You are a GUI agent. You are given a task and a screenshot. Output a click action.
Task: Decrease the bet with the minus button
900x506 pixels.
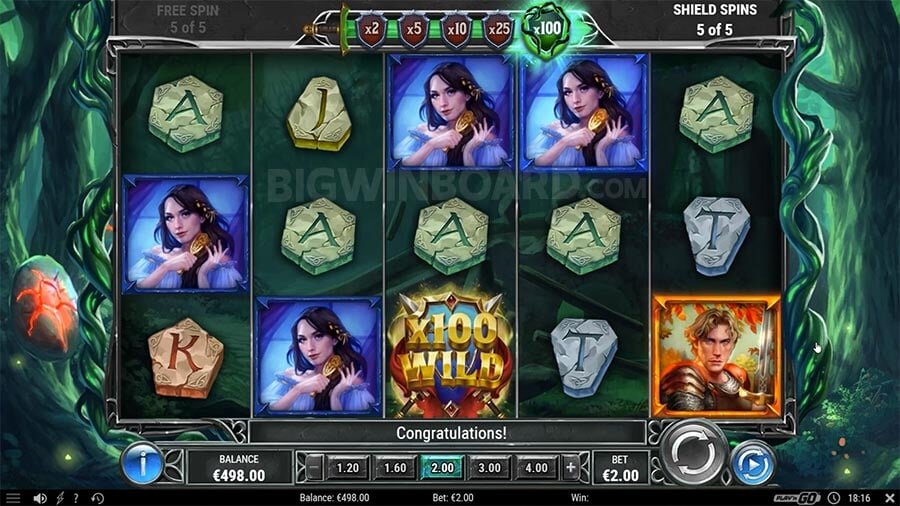pos(315,466)
